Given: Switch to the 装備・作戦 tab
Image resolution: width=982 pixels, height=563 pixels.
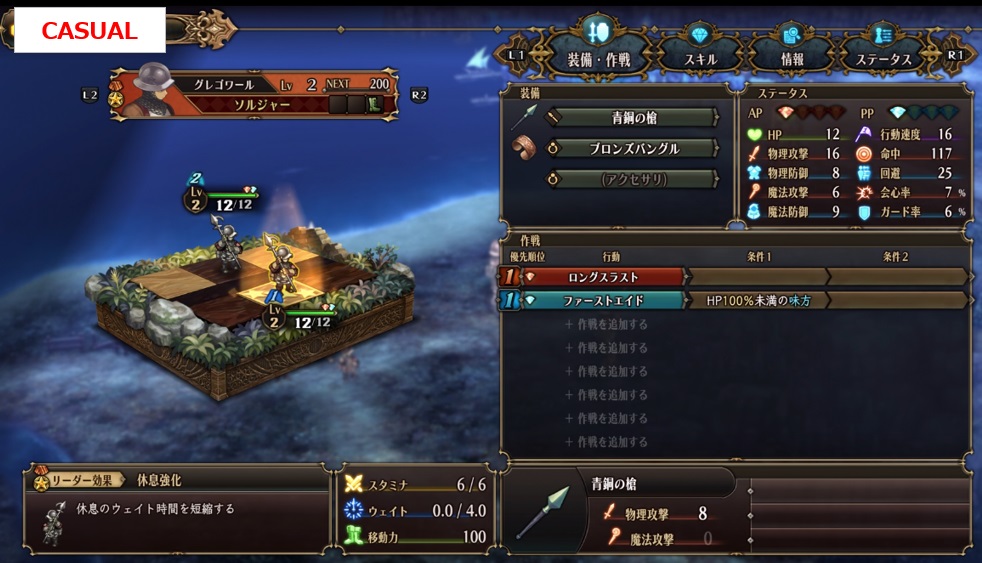Looking at the screenshot, I should pos(598,46).
